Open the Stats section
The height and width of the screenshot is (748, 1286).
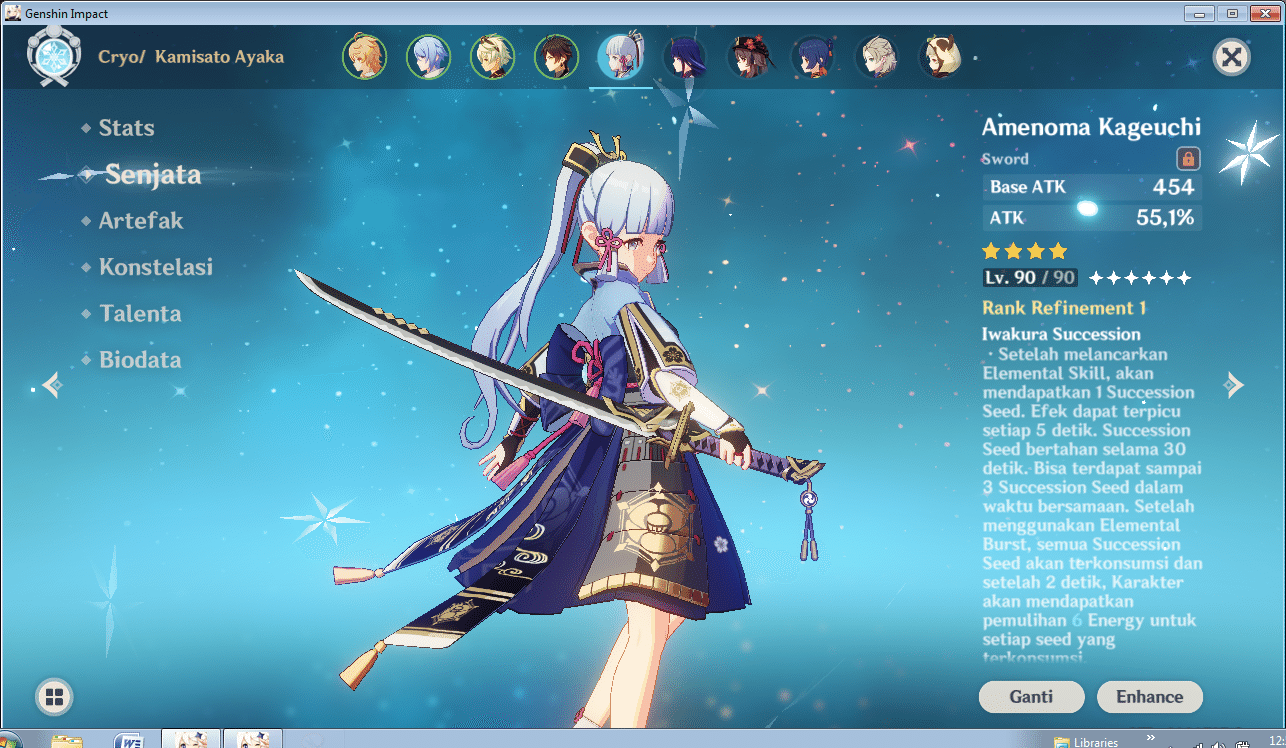point(126,127)
